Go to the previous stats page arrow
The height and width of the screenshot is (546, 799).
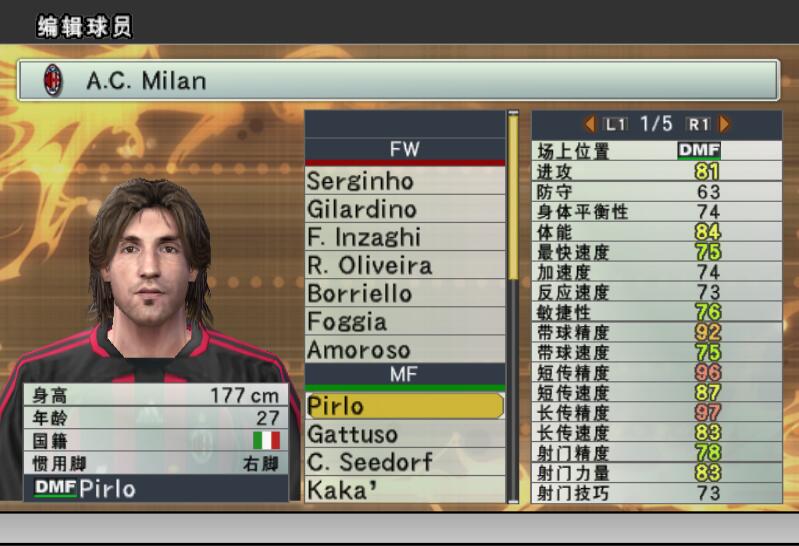(590, 124)
